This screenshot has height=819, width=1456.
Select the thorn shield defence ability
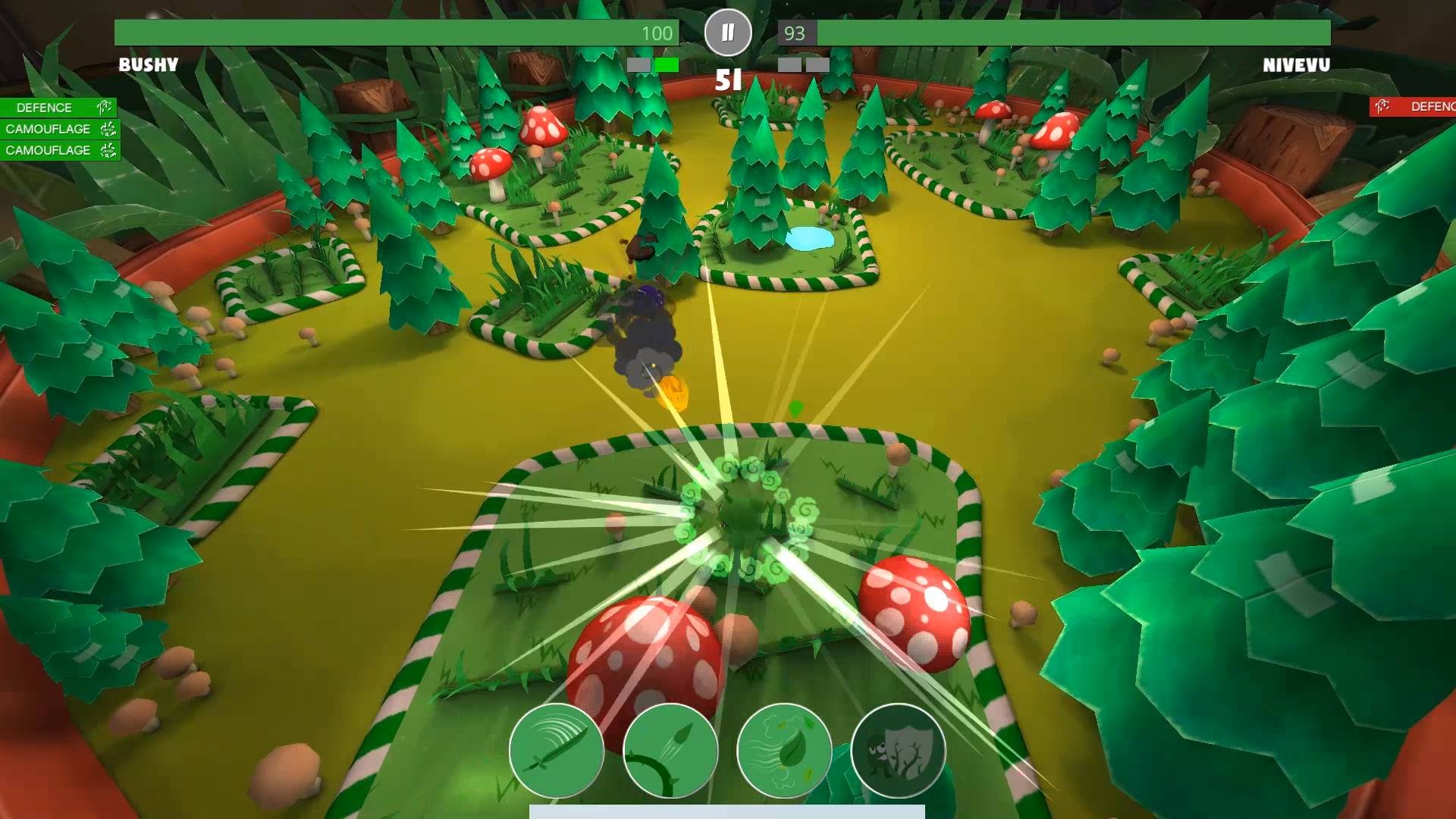pos(898,751)
